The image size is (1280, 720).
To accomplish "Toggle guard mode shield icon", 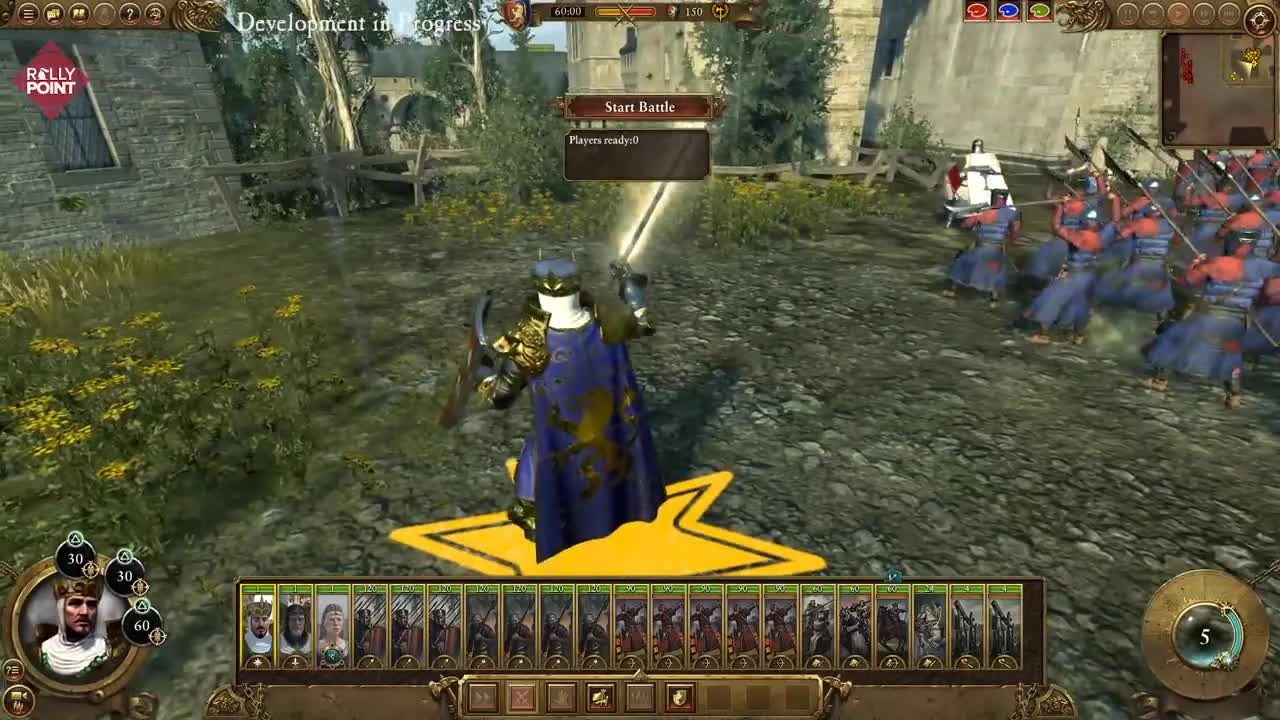I will click(681, 698).
